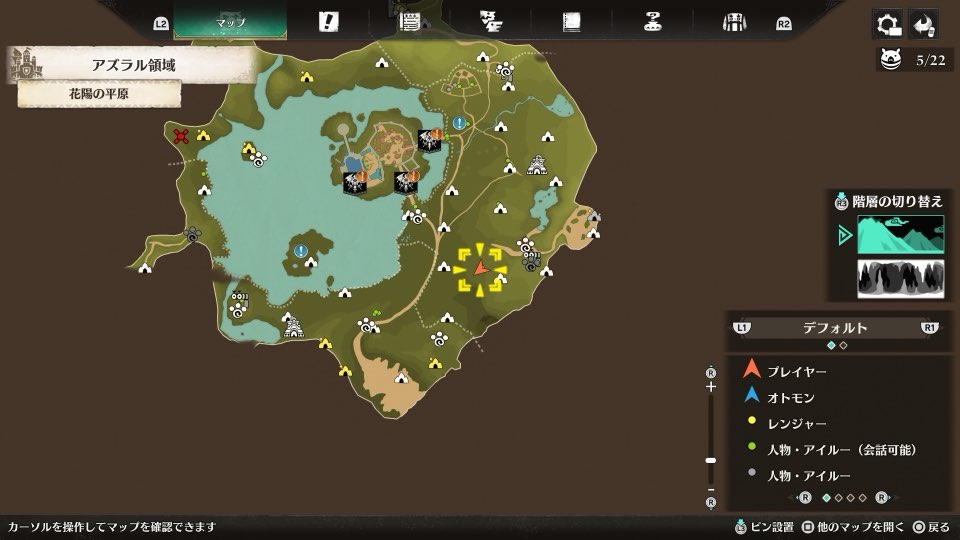
Task: Click the gear settings icon
Action: click(x=886, y=23)
